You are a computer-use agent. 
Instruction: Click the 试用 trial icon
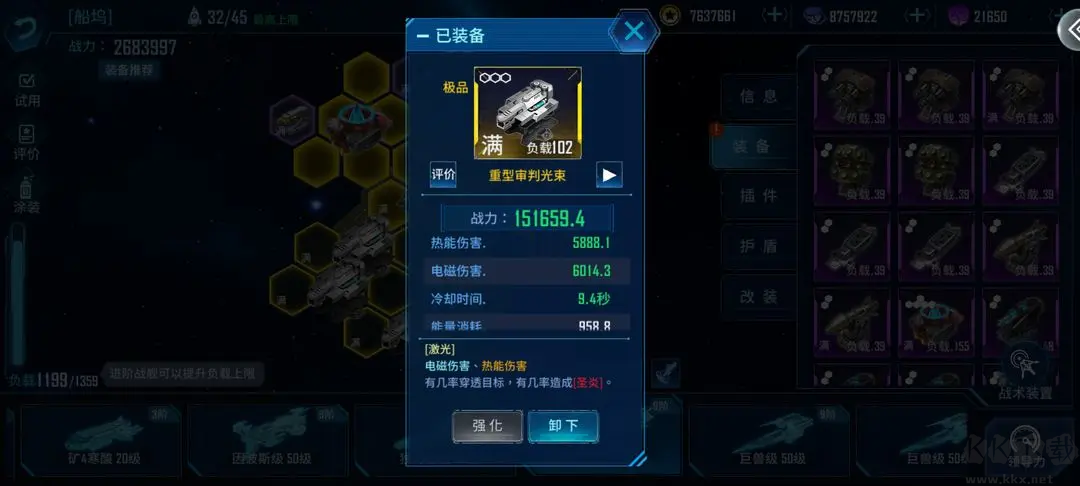(27, 89)
